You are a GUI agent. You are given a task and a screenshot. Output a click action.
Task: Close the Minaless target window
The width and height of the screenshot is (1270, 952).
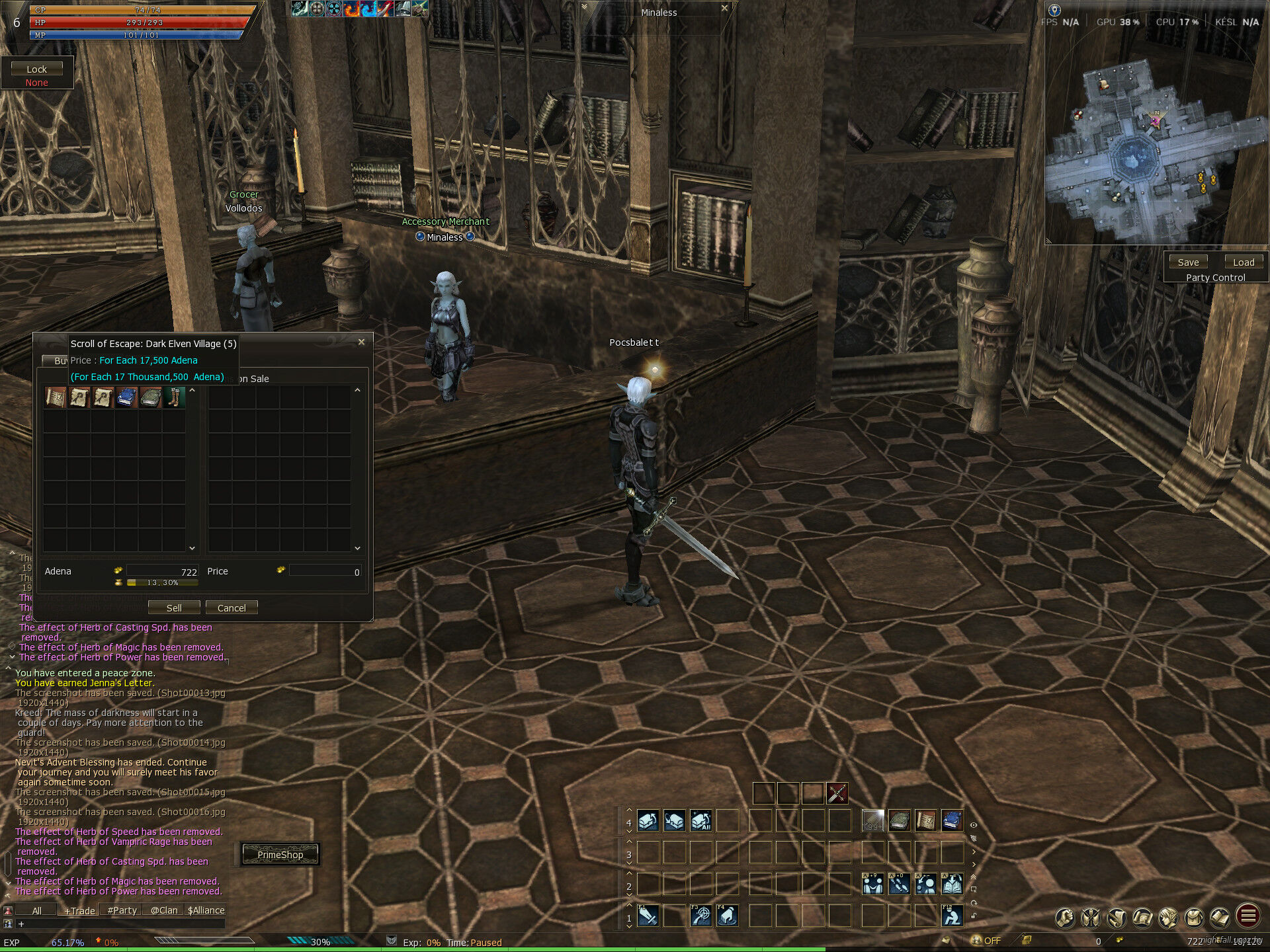pyautogui.click(x=724, y=8)
